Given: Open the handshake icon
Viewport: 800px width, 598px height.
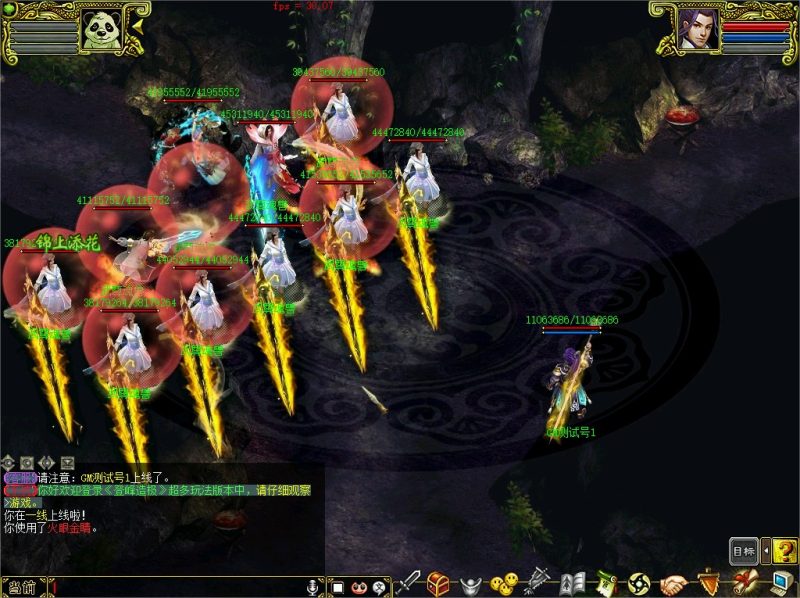Looking at the screenshot, I should coord(674,583).
